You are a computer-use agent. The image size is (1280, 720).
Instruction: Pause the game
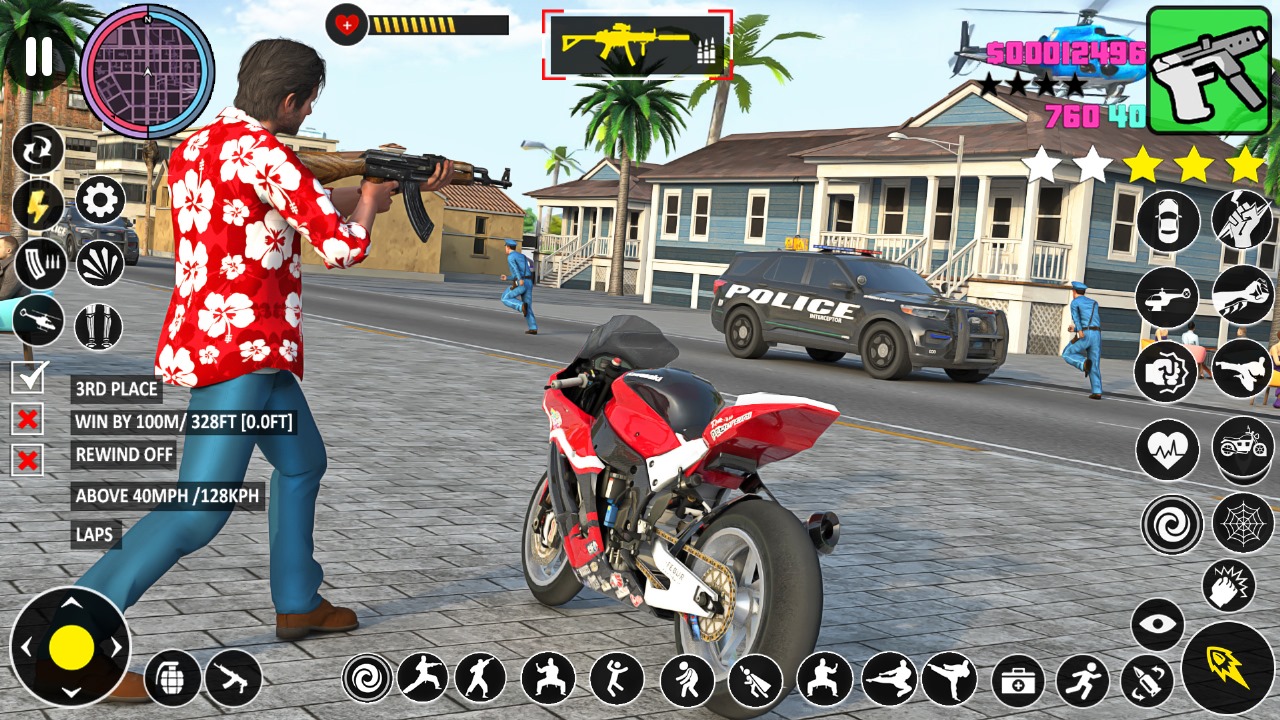38,57
